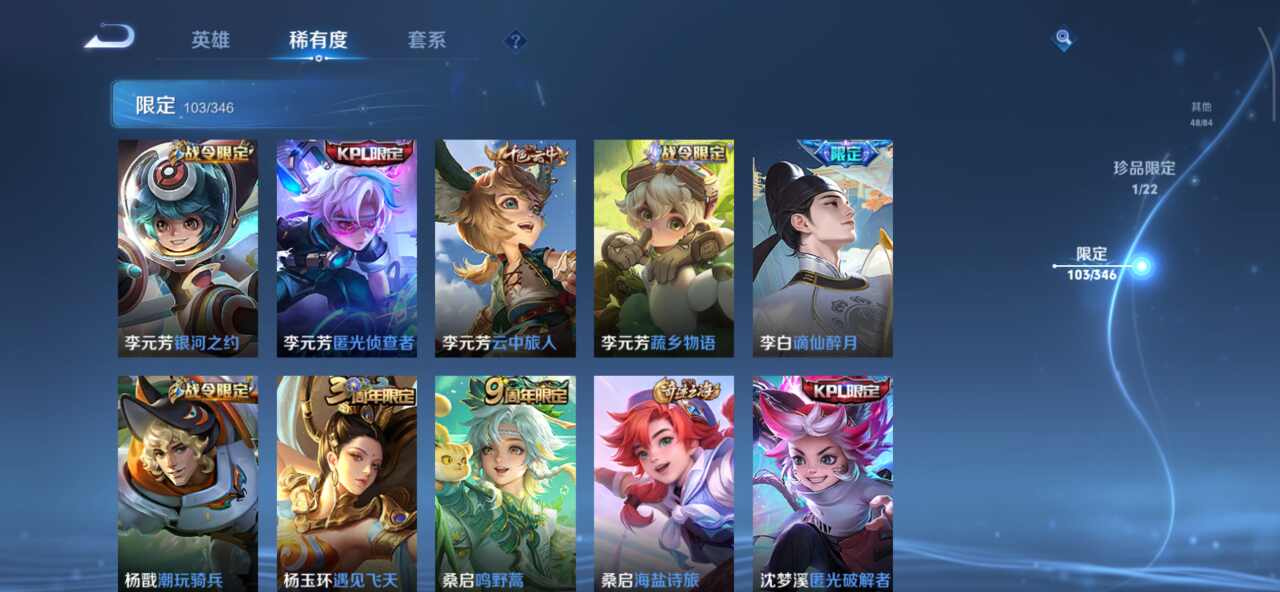Image resolution: width=1280 pixels, height=592 pixels.
Task: Click the magnifying glass search icon
Action: point(1063,39)
